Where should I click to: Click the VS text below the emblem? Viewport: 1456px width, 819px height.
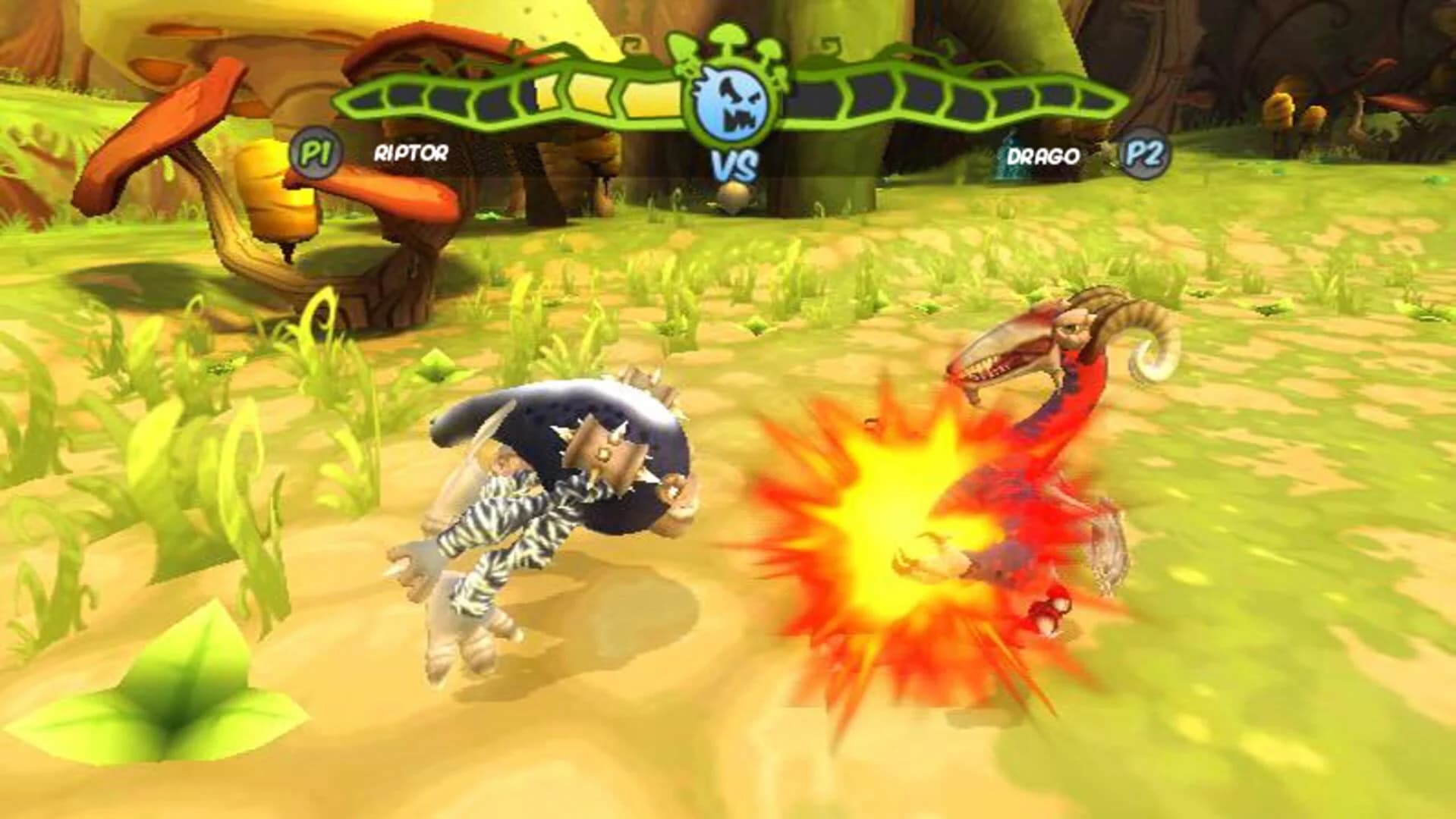734,162
